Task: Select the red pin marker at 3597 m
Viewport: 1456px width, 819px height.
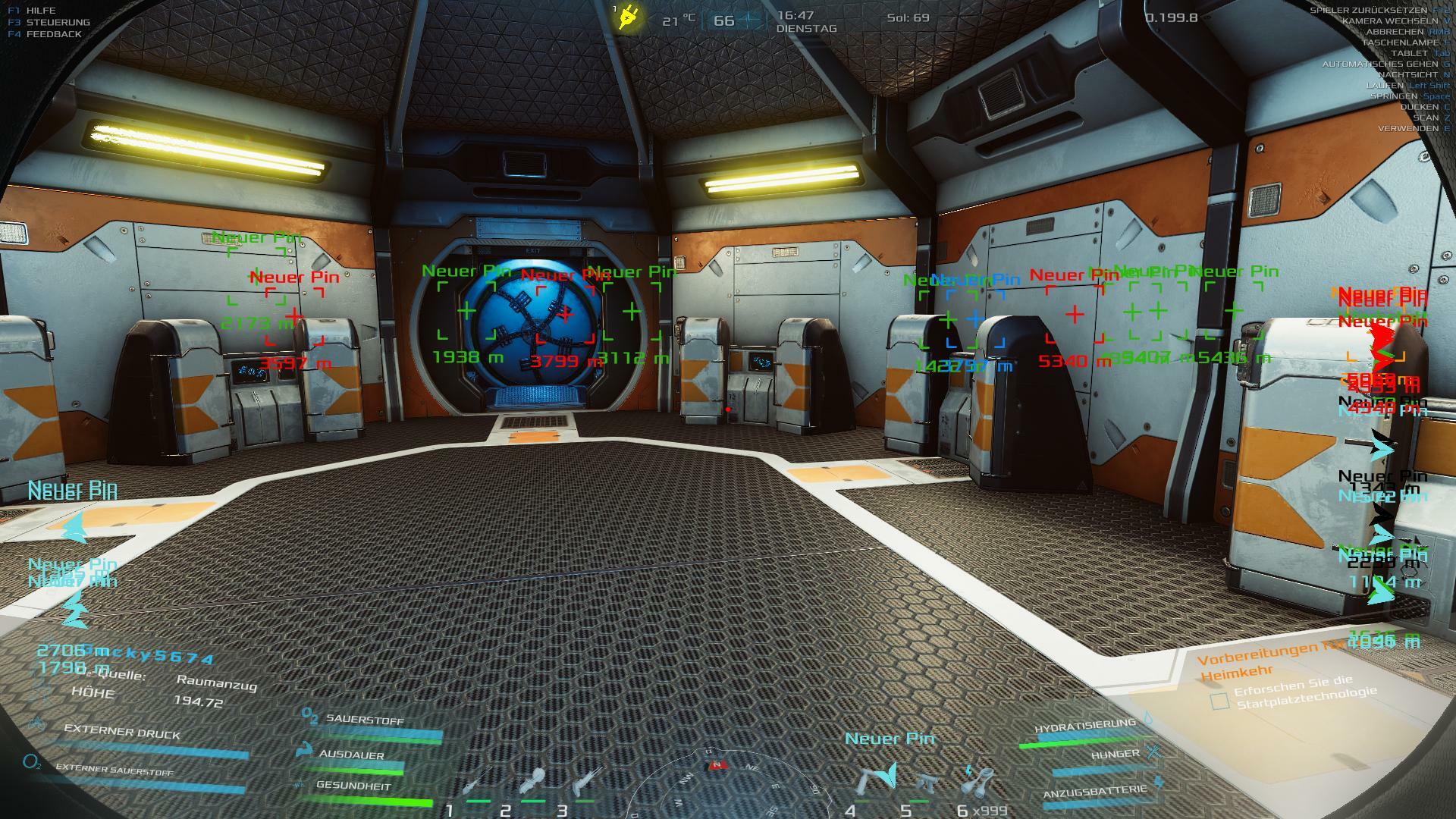Action: [x=294, y=315]
